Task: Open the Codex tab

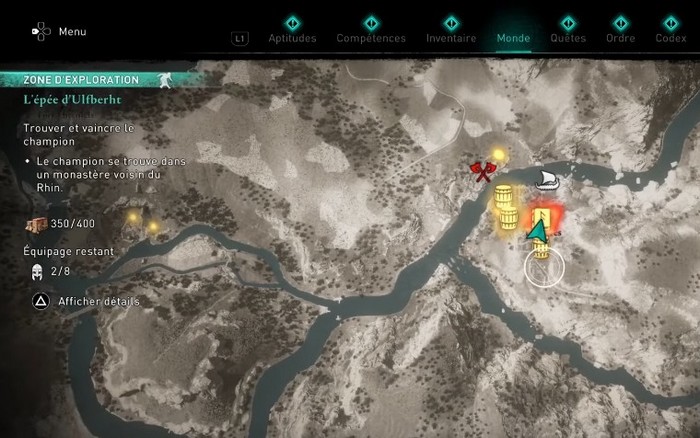Action: point(670,38)
